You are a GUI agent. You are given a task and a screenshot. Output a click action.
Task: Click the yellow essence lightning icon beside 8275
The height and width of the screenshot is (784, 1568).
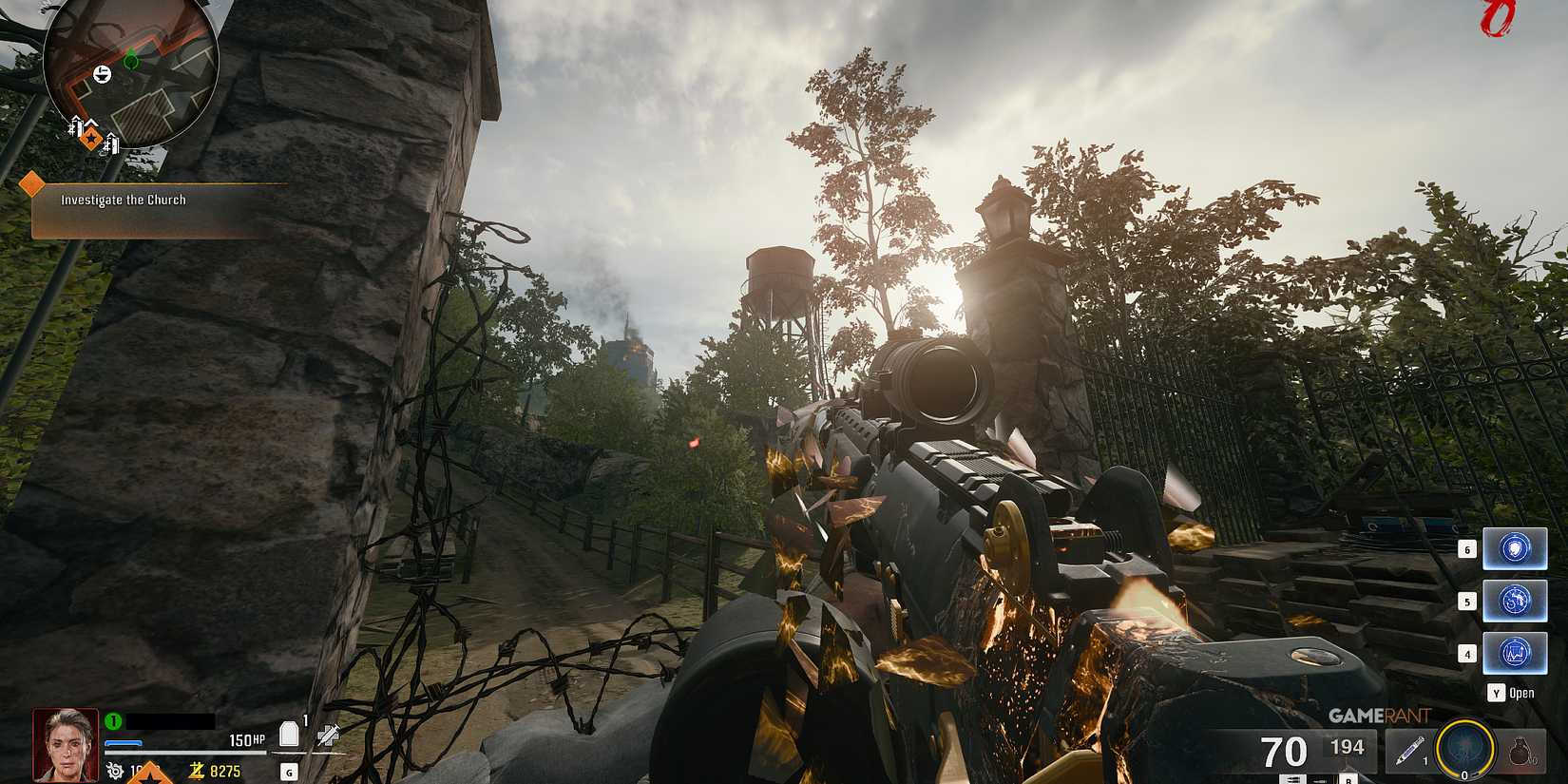tap(196, 771)
